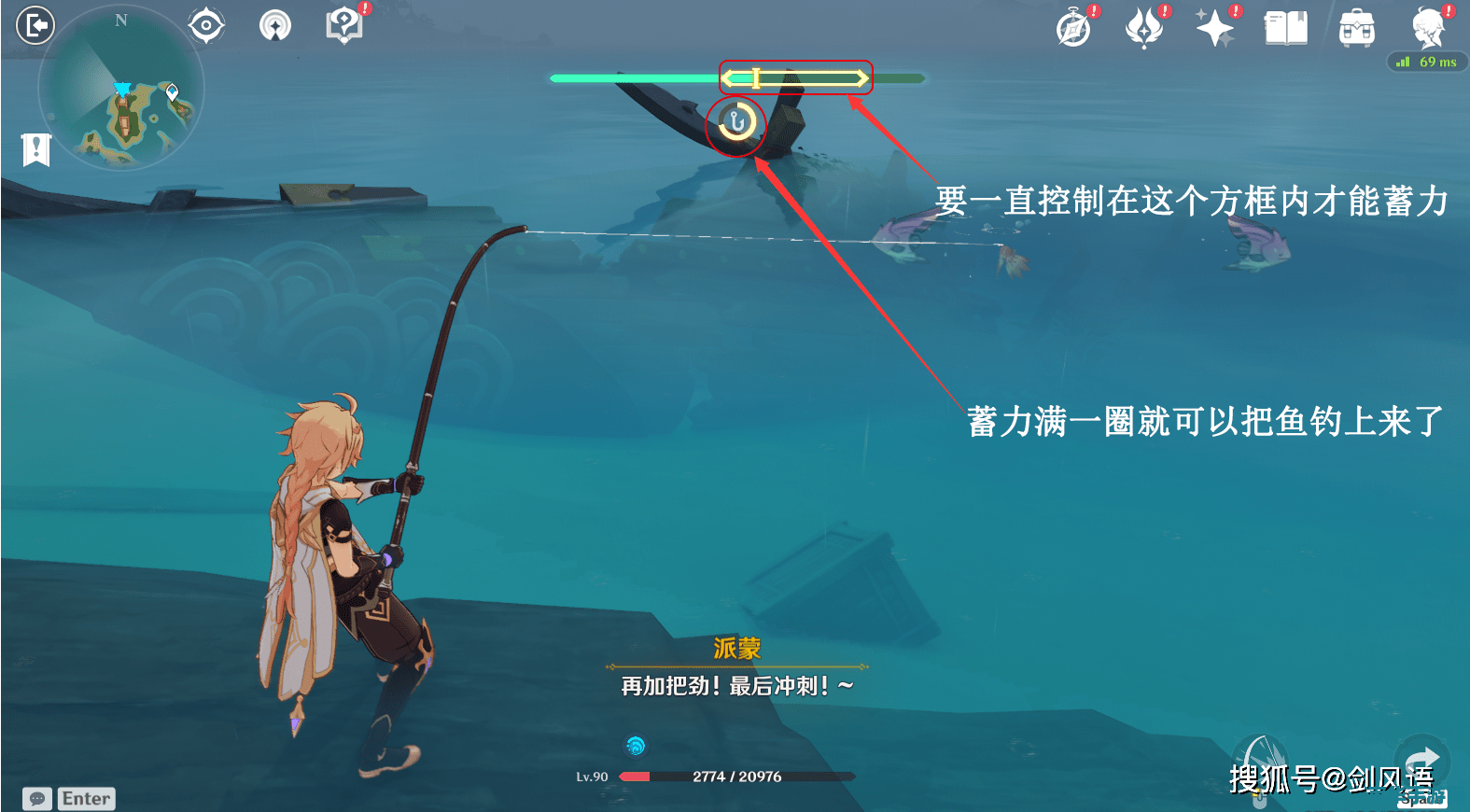The height and width of the screenshot is (812, 1470).
Task: Click the 69 ms network latency indicator
Action: [x=1428, y=63]
